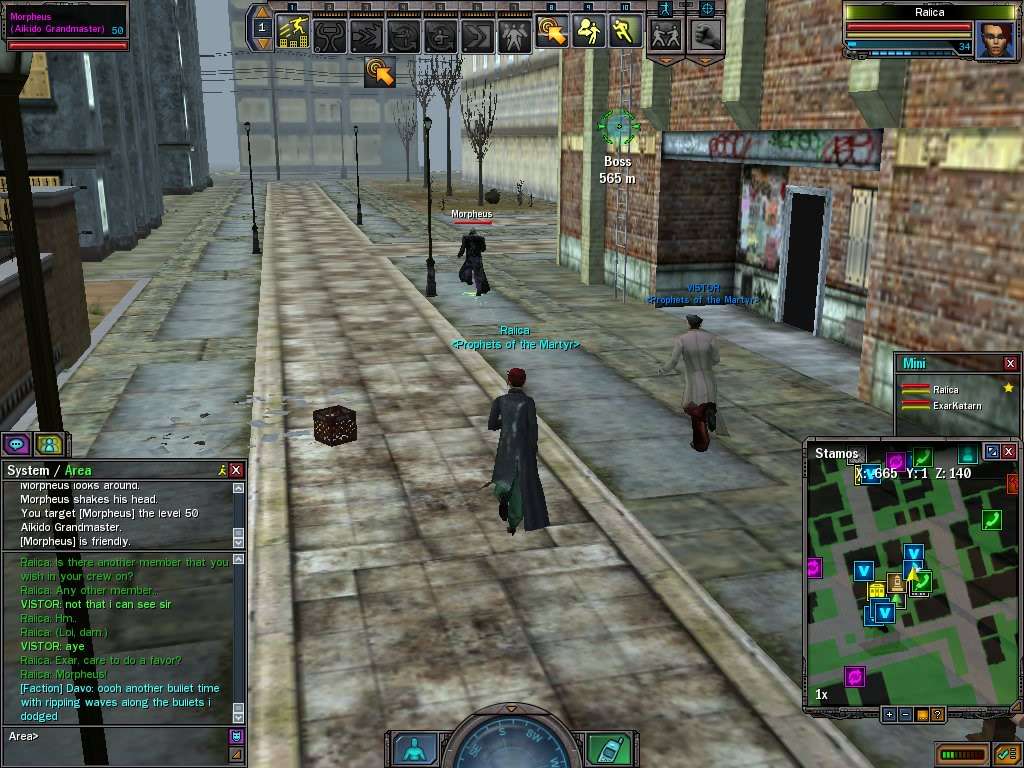Open map help with the question mark button
This screenshot has height=768, width=1024.
pos(937,714)
